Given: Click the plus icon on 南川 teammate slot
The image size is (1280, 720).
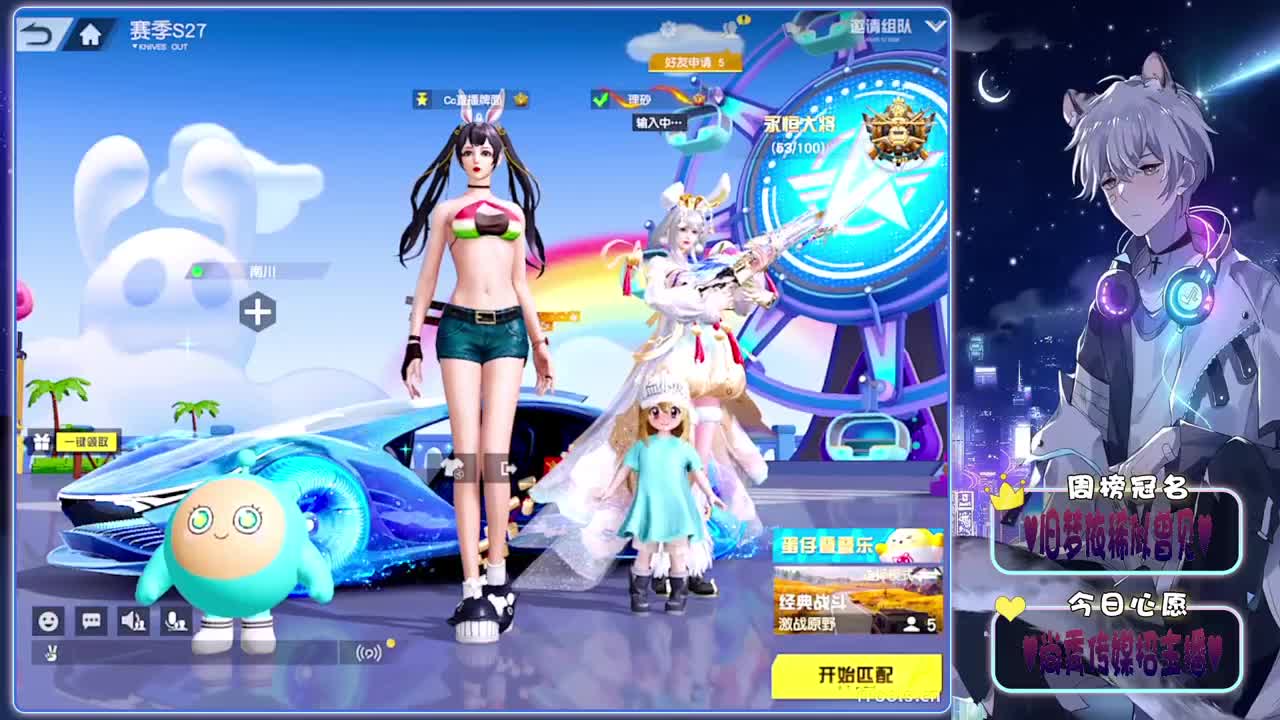Looking at the screenshot, I should 258,313.
